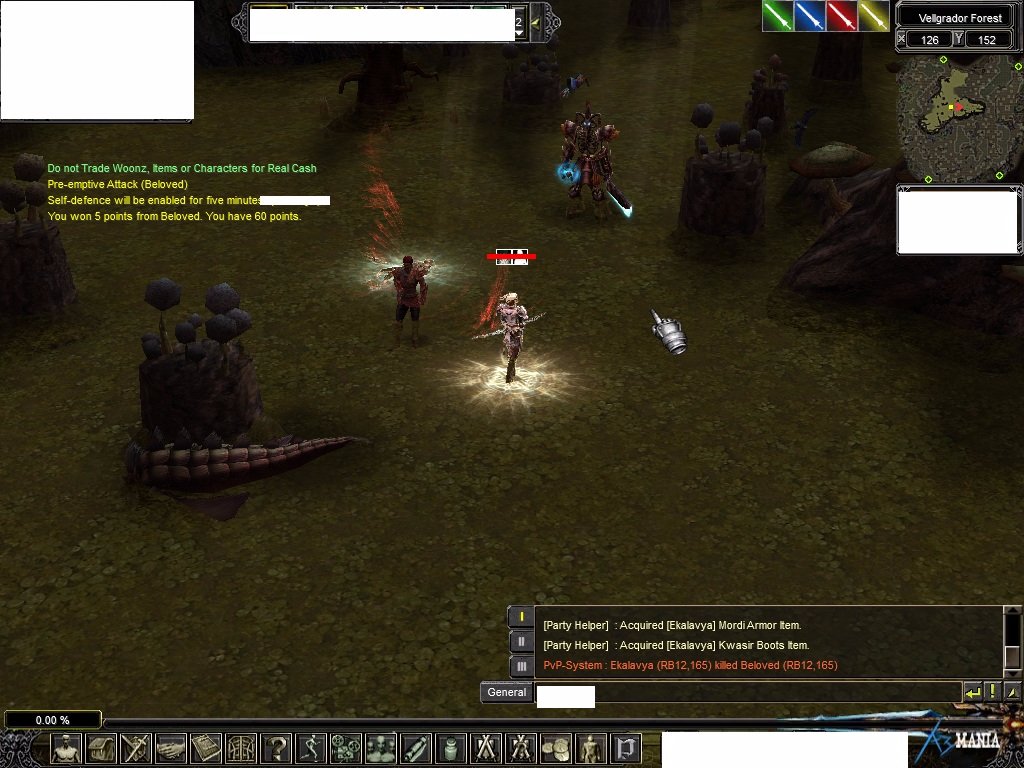Open the three-heads party icon

click(381, 748)
